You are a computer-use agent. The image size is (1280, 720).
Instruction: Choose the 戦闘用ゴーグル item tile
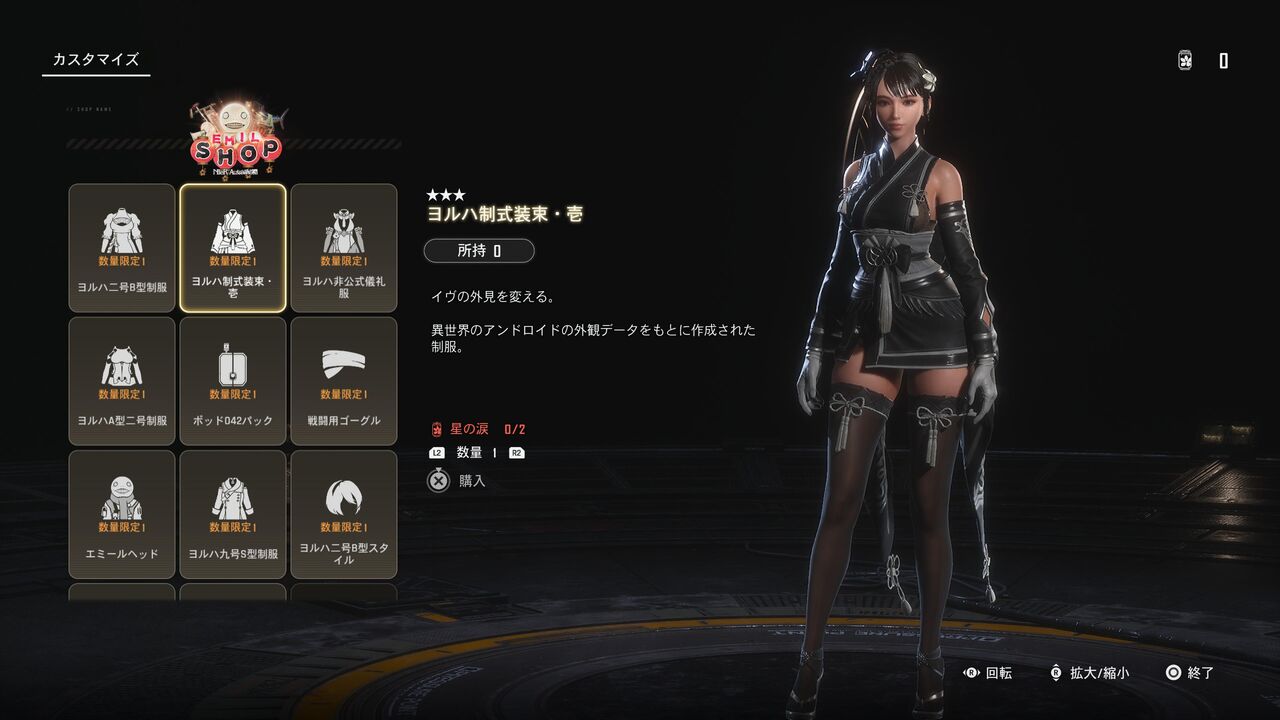[x=344, y=380]
